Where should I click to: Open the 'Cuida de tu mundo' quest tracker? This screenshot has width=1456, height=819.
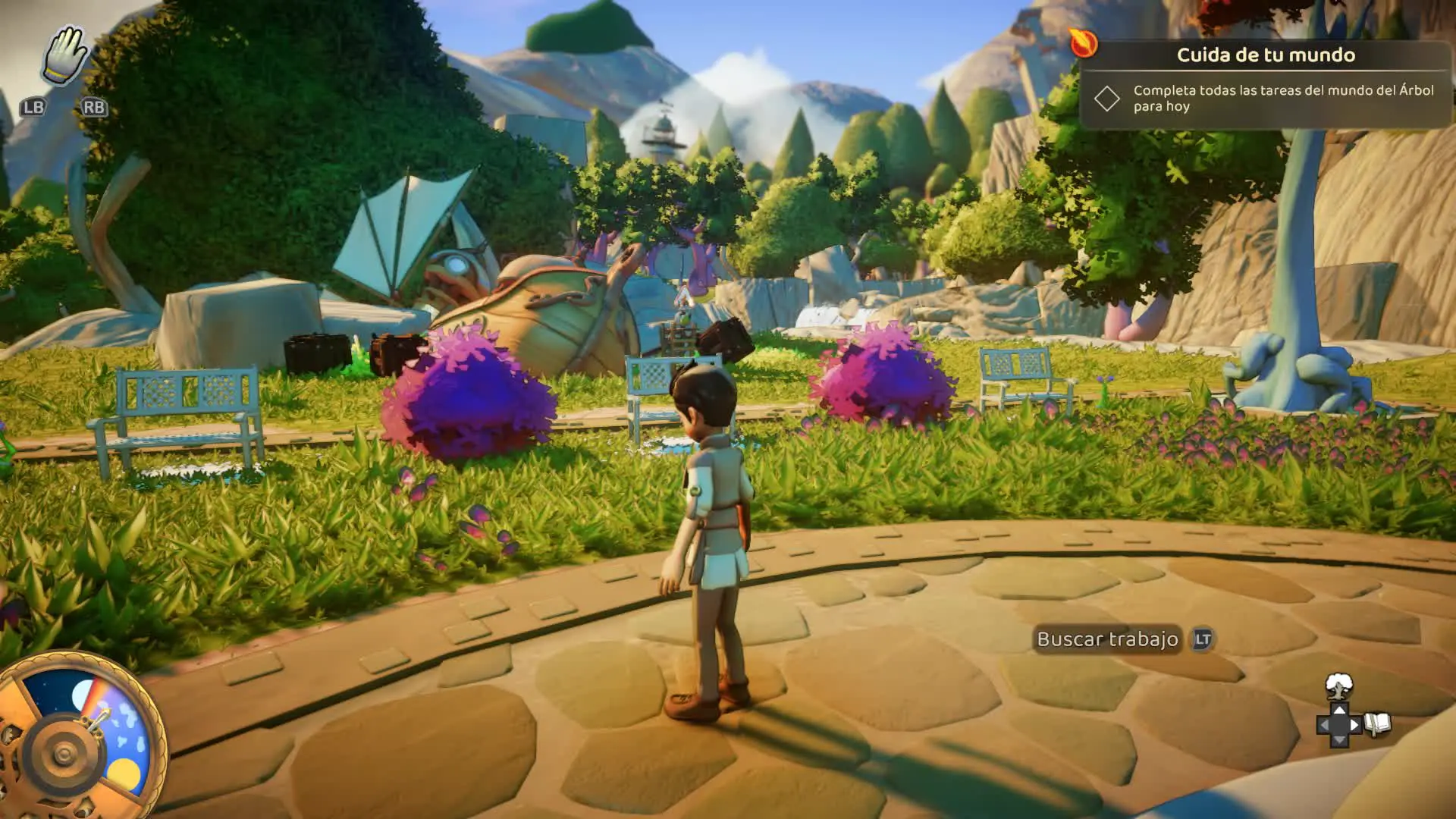(1265, 55)
